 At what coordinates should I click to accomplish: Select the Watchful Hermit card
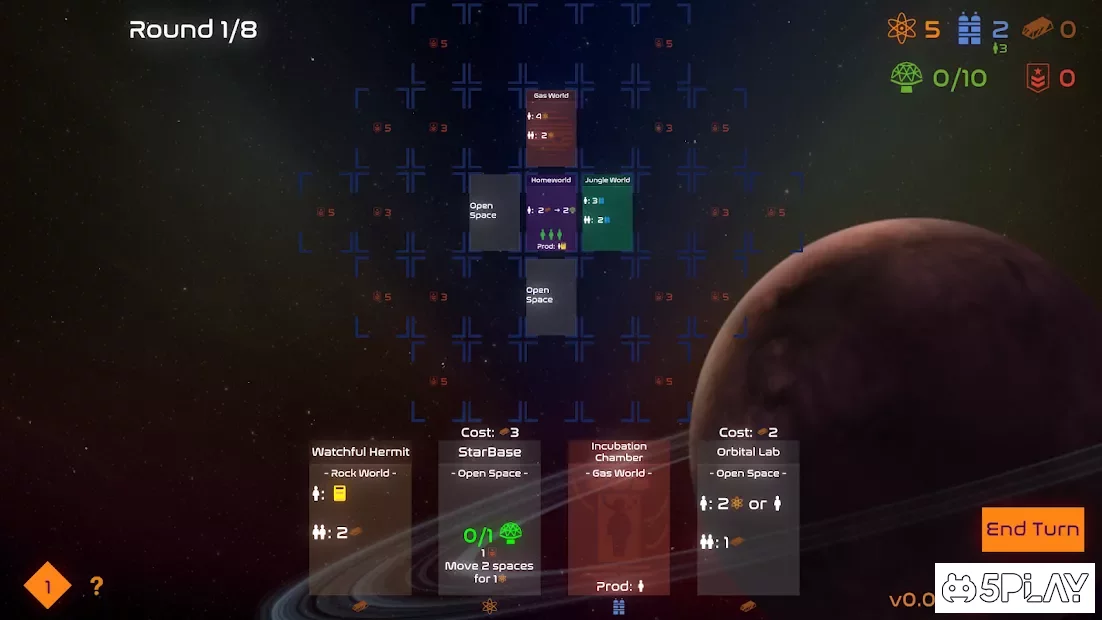(360, 518)
